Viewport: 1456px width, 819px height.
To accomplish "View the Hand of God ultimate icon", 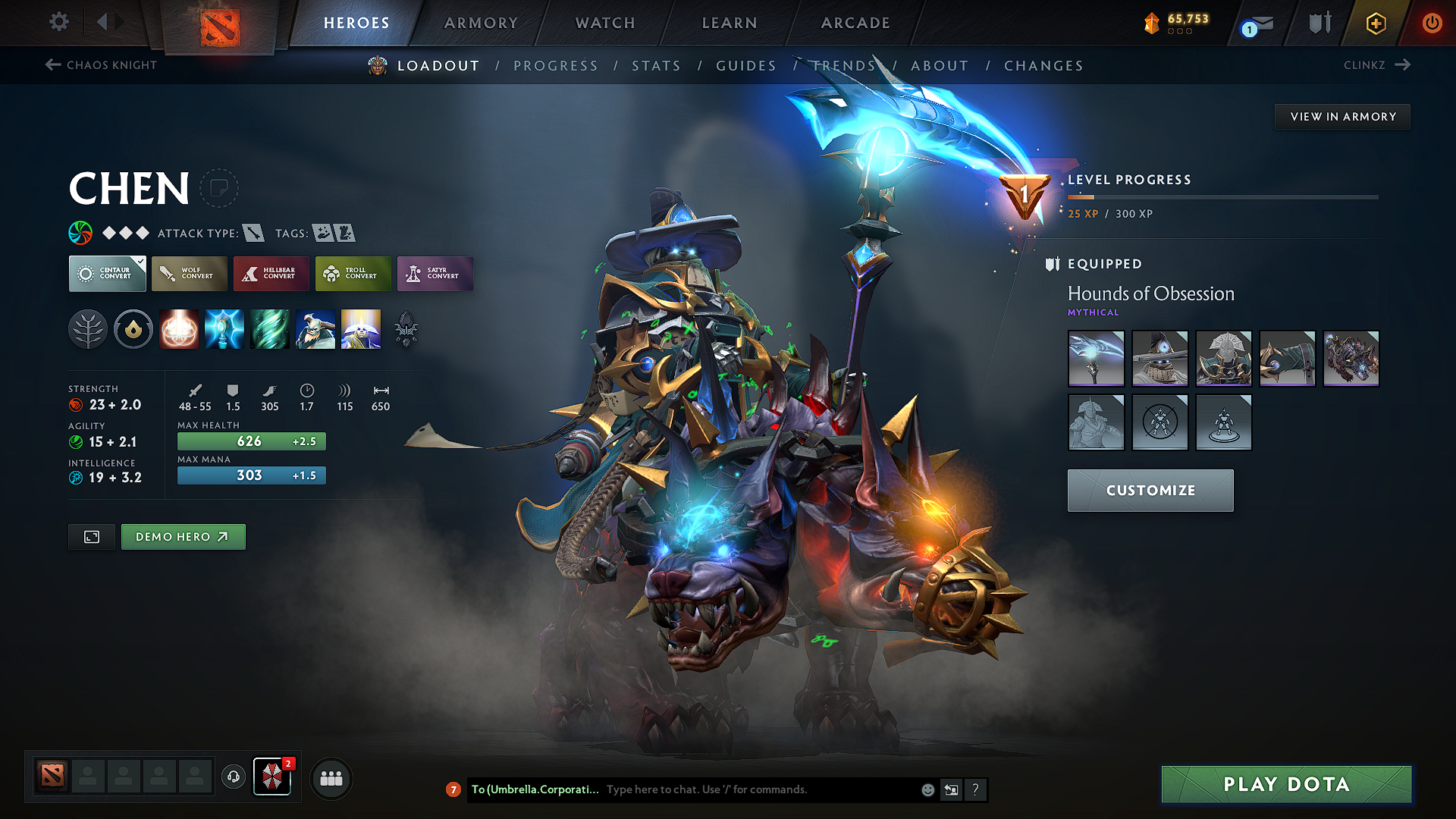I will point(360,329).
